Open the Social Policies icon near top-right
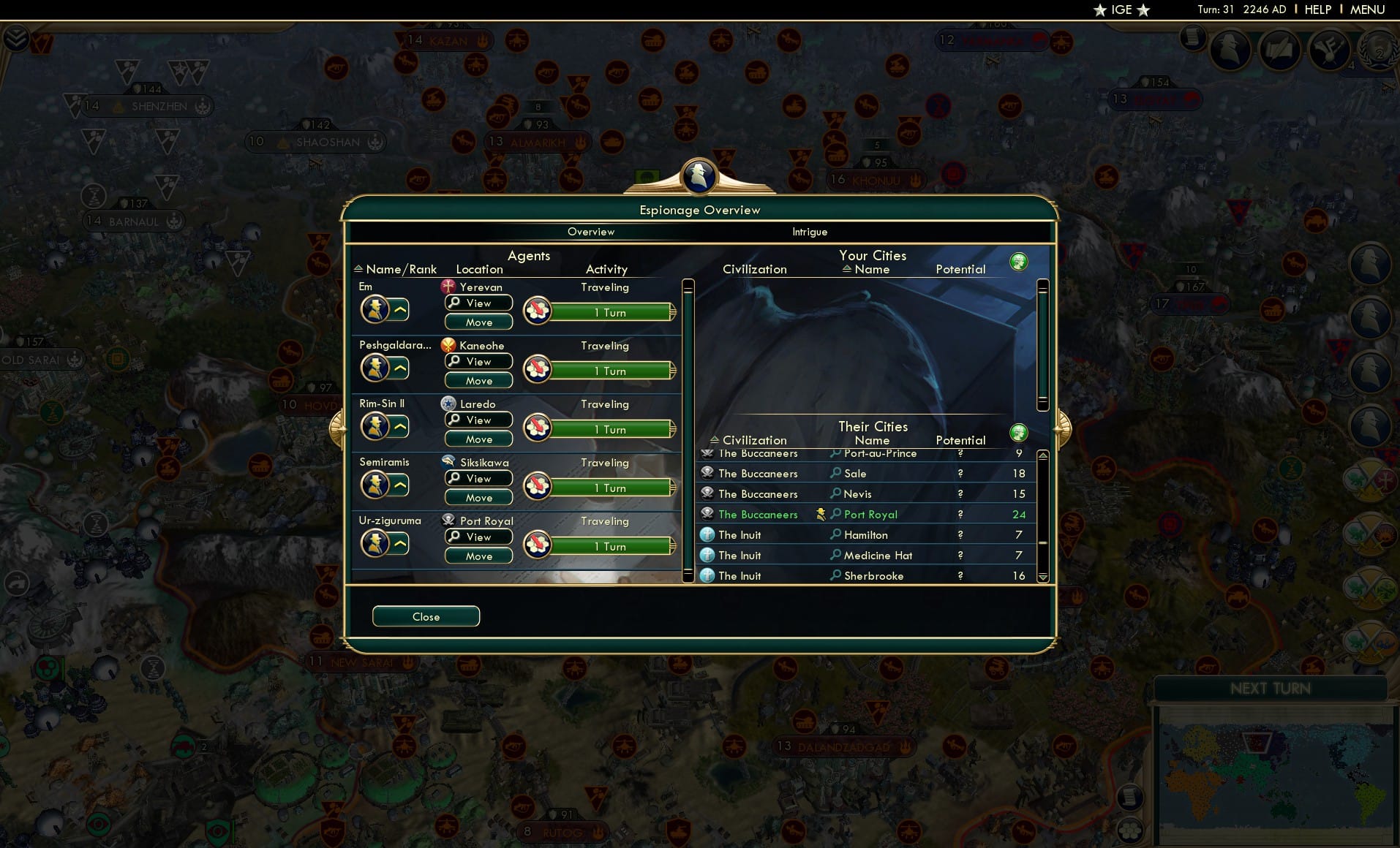The height and width of the screenshot is (848, 1400). (x=1329, y=49)
